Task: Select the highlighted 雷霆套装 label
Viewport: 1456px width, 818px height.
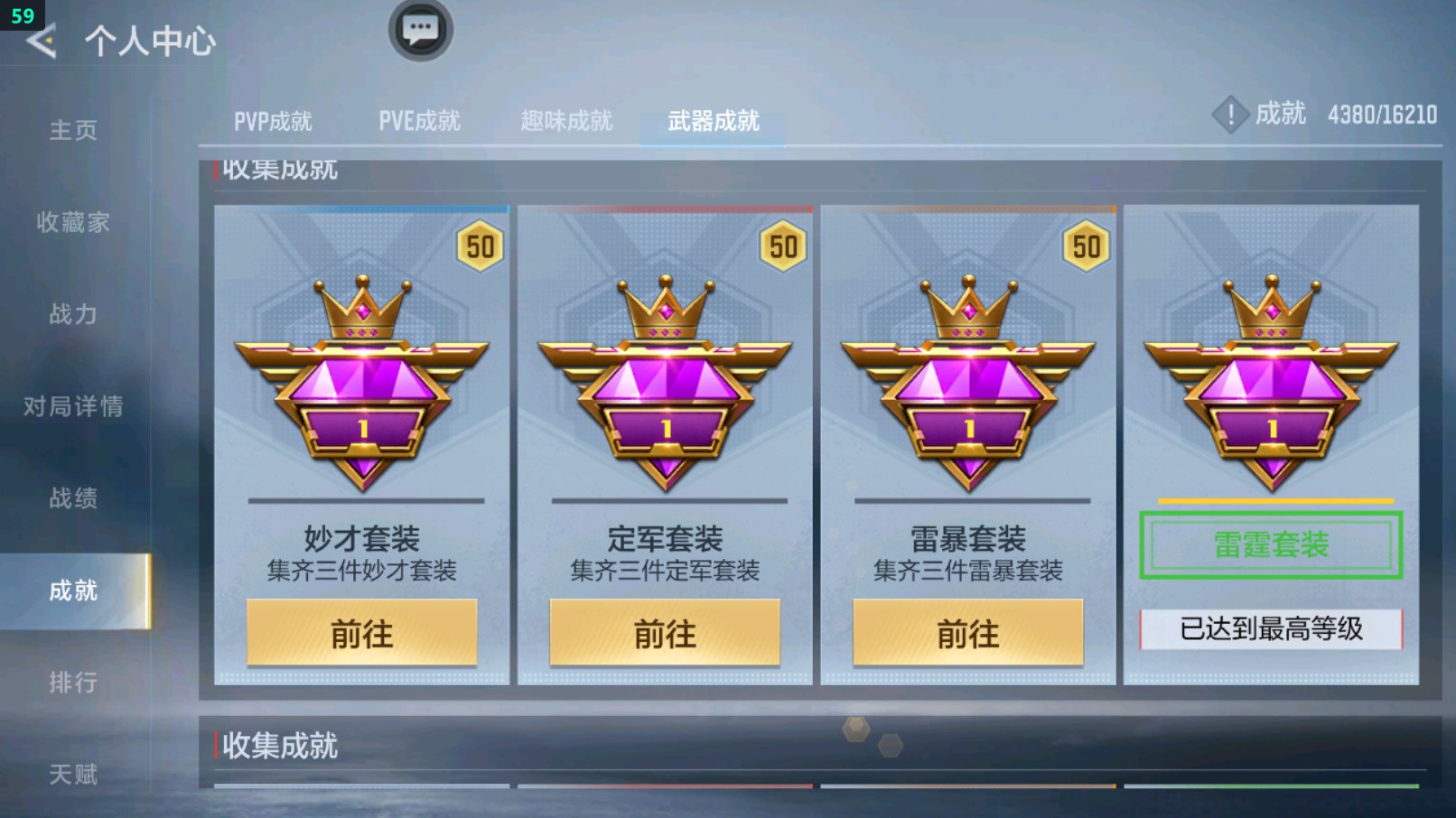Action: tap(1271, 545)
